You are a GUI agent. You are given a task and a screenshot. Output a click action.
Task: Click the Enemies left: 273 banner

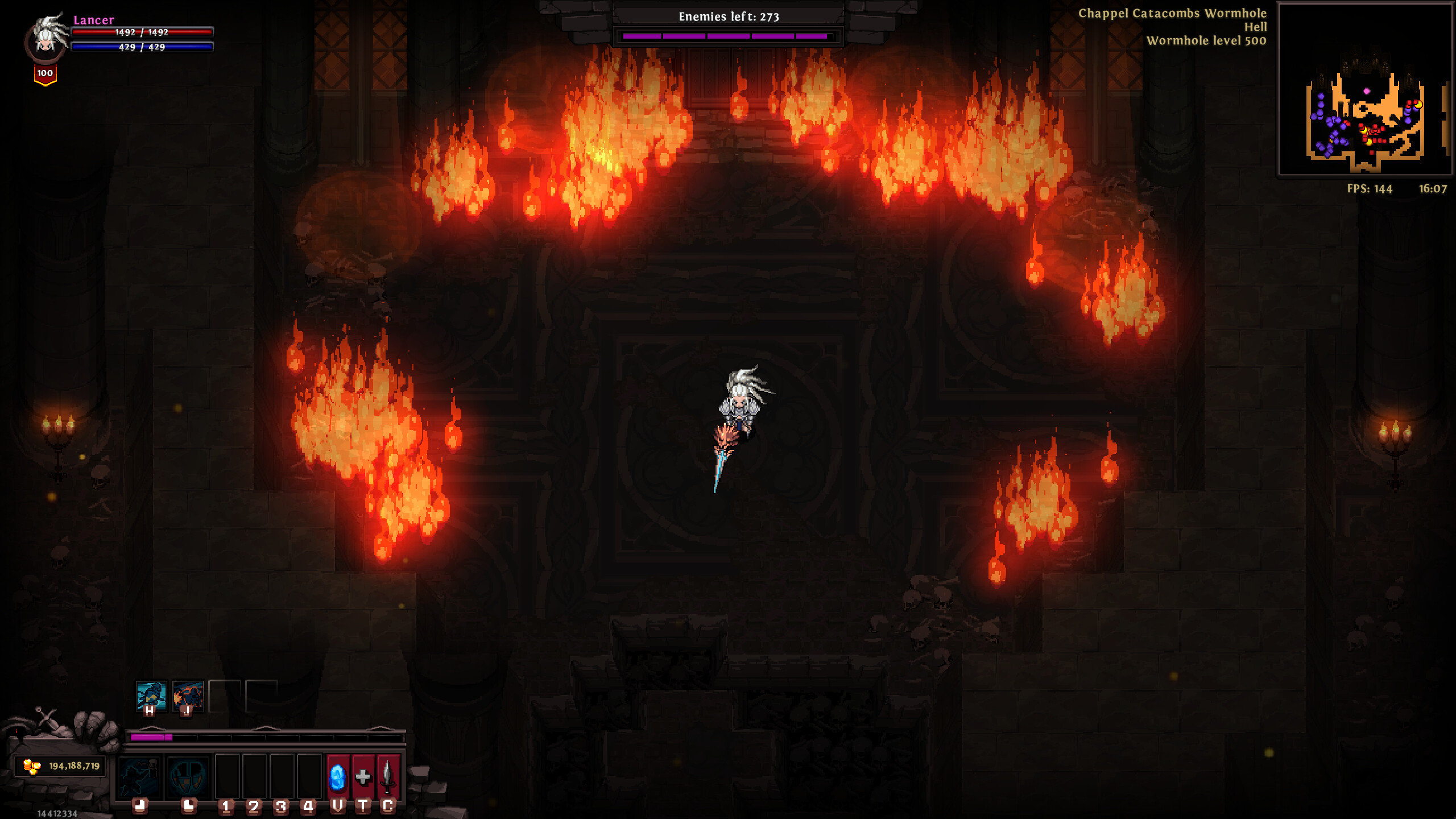(727, 17)
